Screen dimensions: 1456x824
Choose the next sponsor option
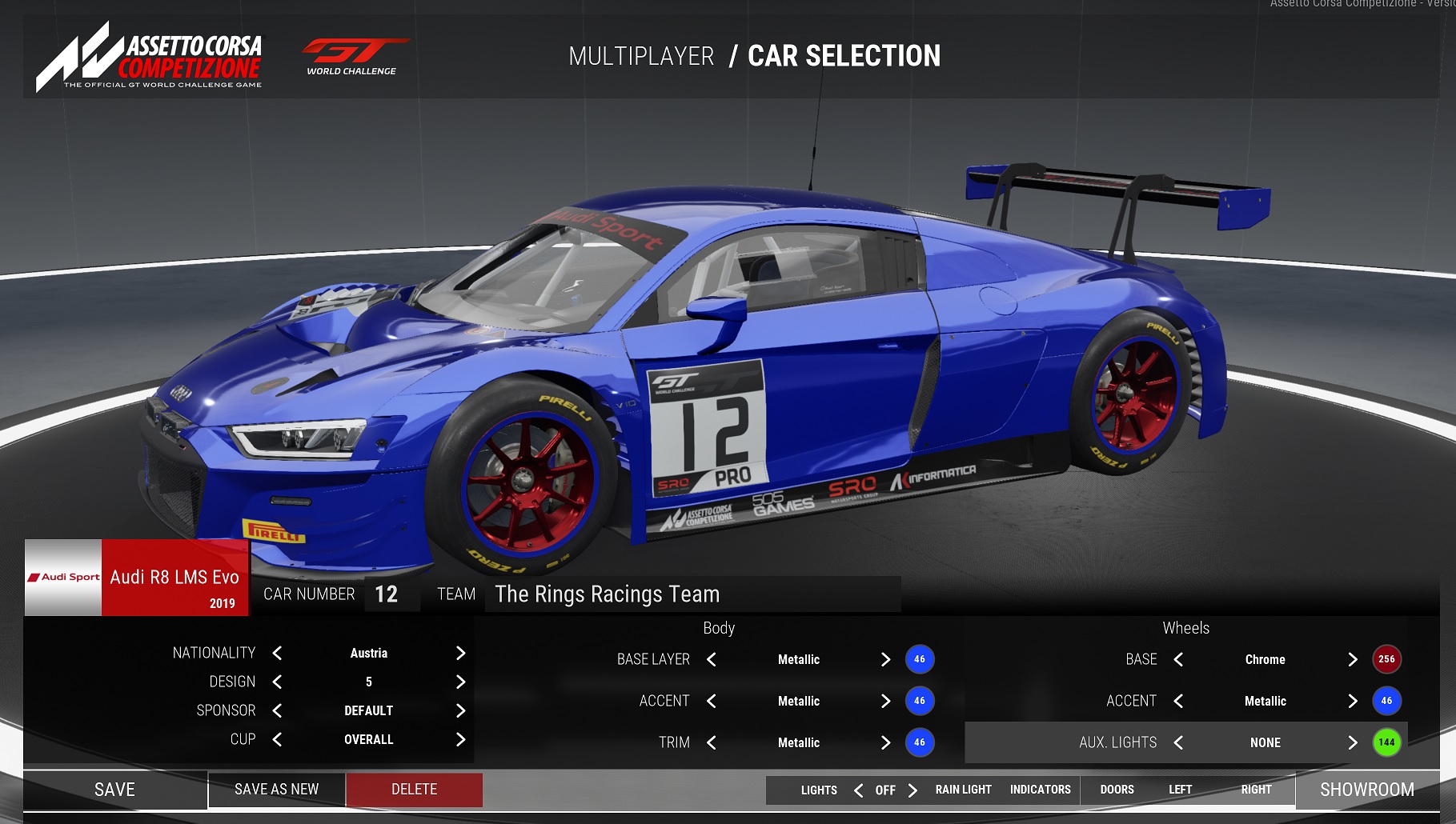coord(460,711)
